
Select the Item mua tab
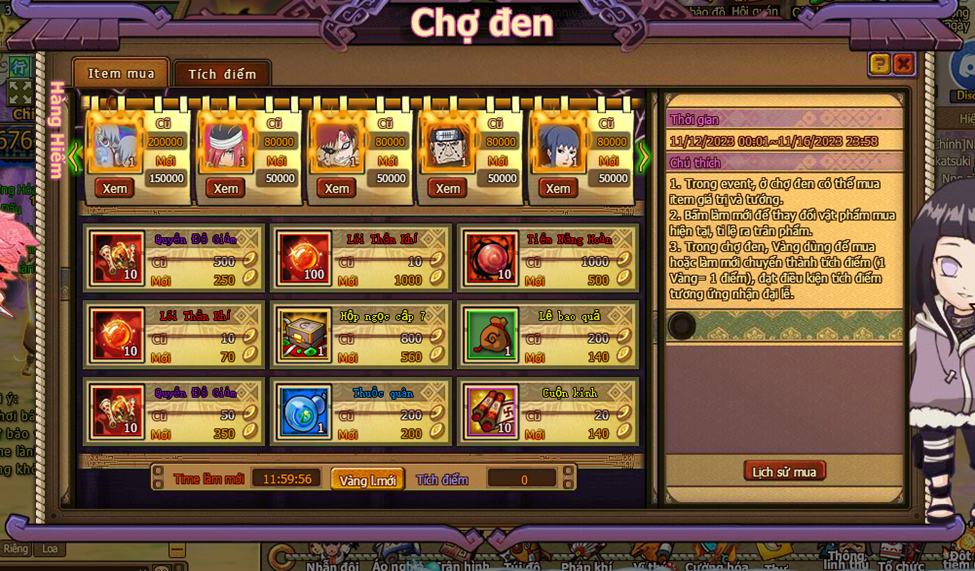coord(121,73)
